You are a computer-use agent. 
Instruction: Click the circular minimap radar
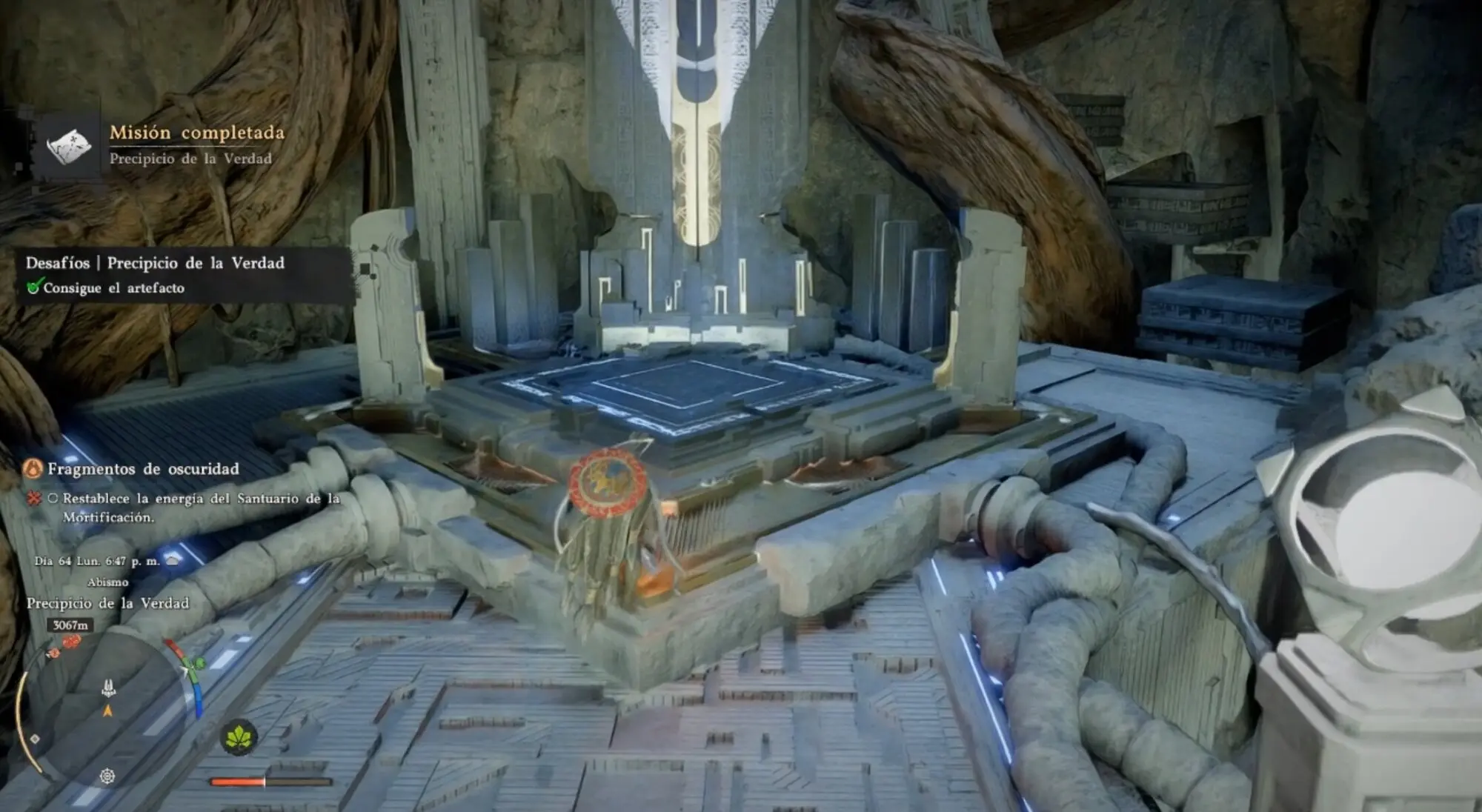pos(108,711)
